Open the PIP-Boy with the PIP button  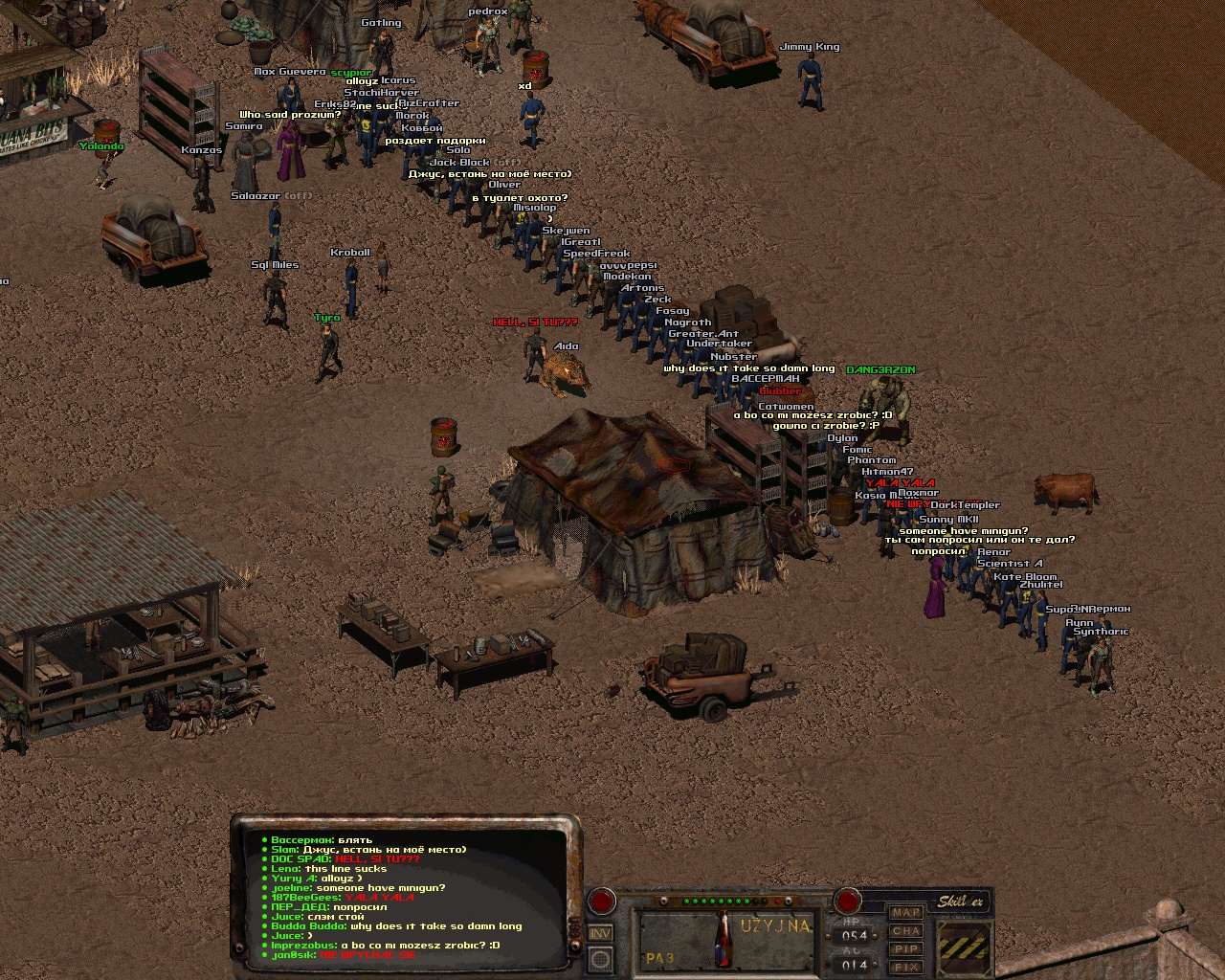(x=906, y=948)
